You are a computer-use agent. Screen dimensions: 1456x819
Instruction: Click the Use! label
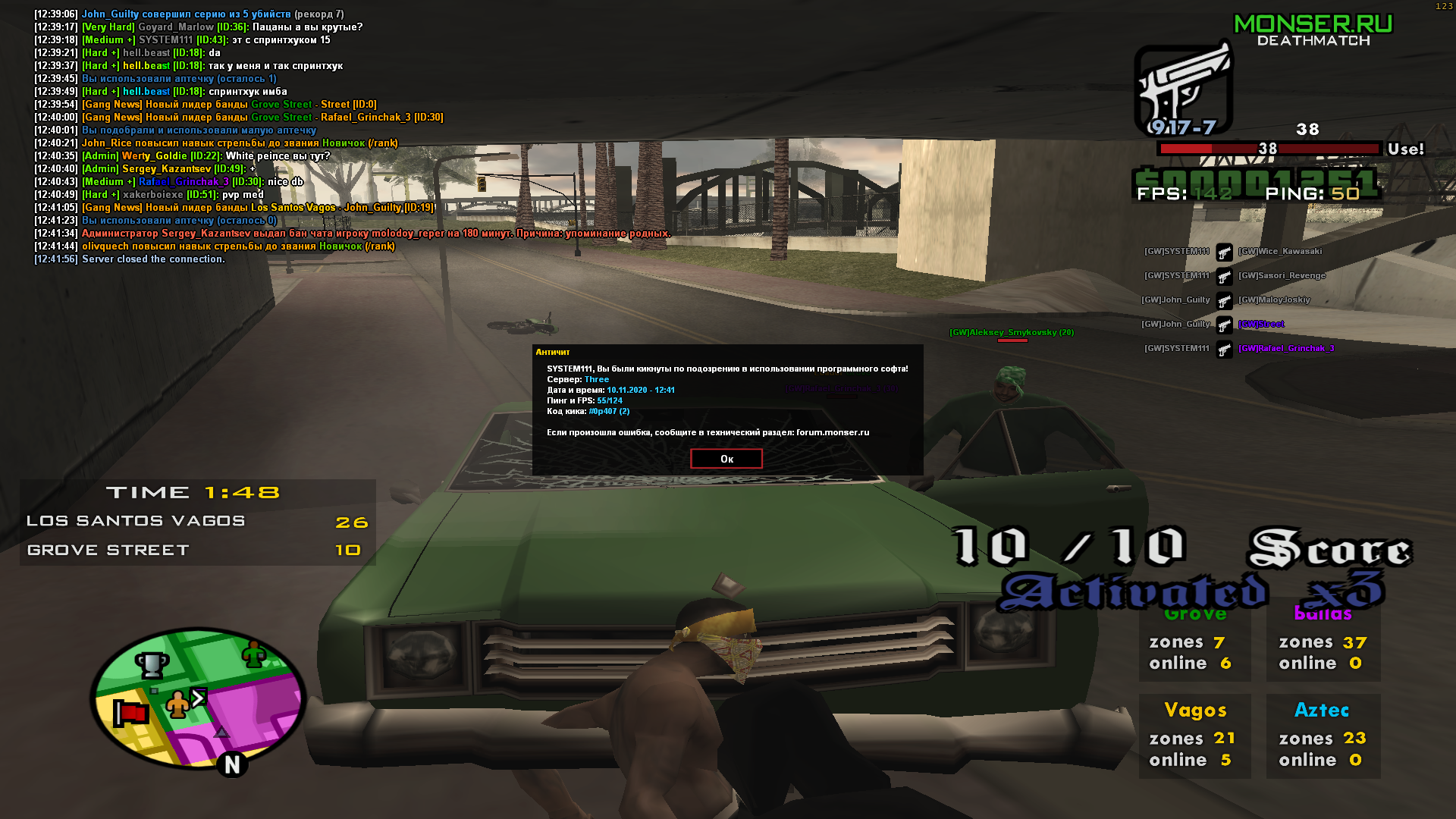(x=1407, y=149)
